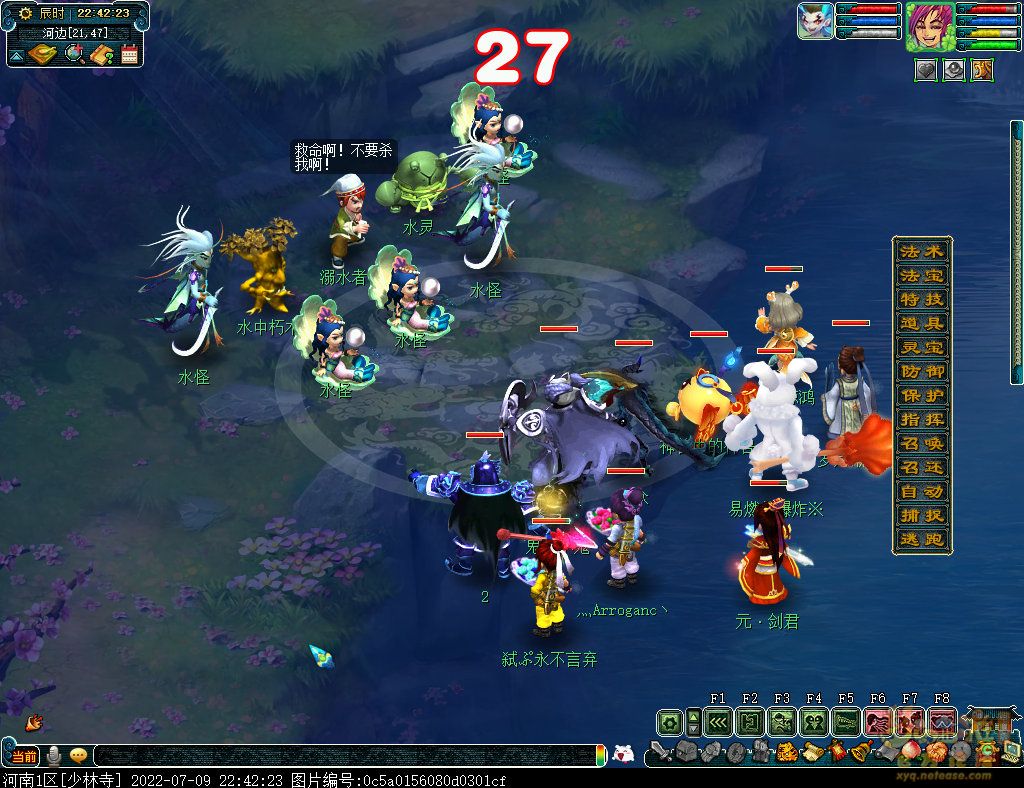Click the 当前 chat channel button
Viewport: 1024px width, 788px height.
click(23, 755)
